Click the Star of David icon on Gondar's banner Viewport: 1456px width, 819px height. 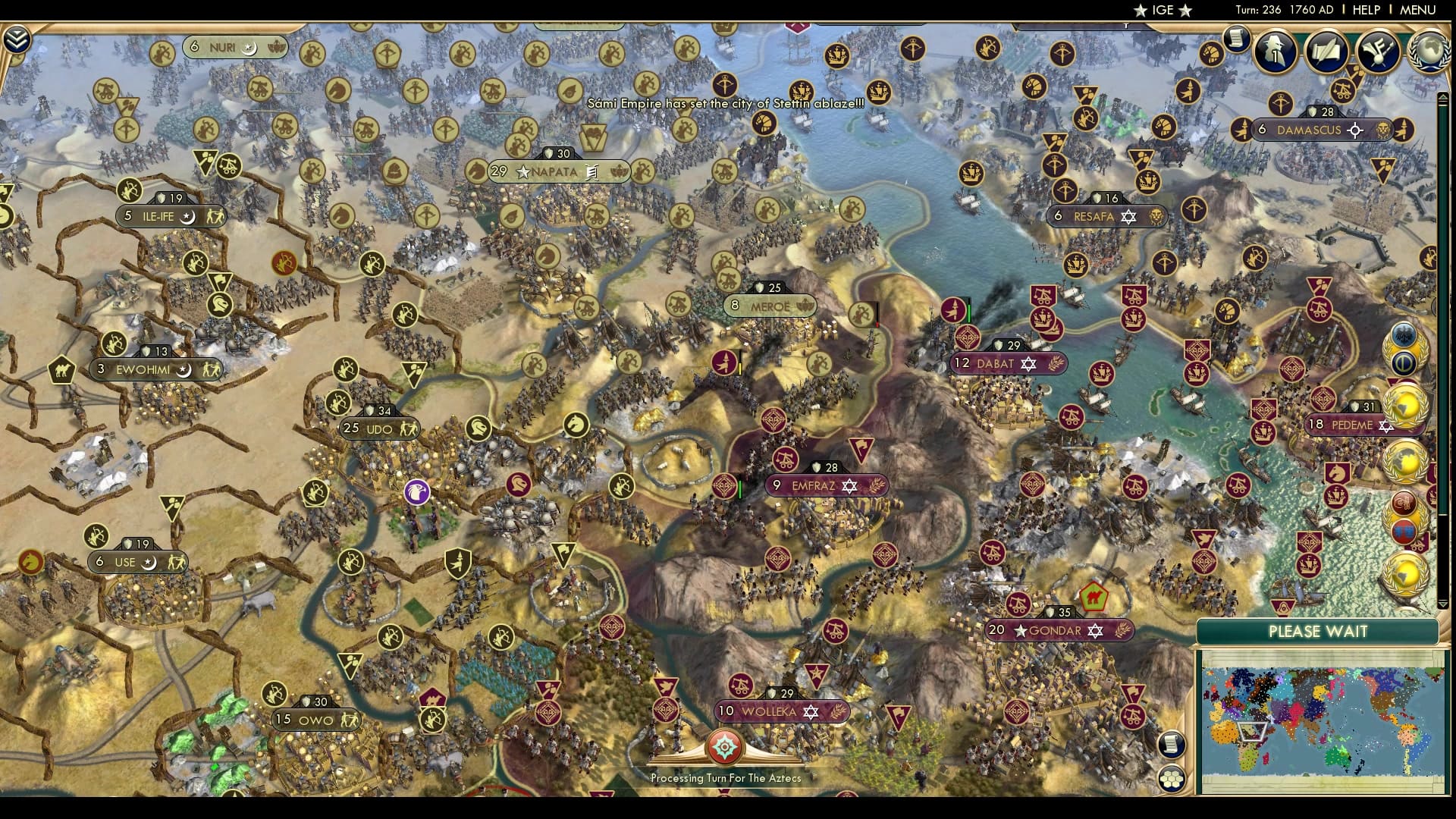coord(1096,631)
